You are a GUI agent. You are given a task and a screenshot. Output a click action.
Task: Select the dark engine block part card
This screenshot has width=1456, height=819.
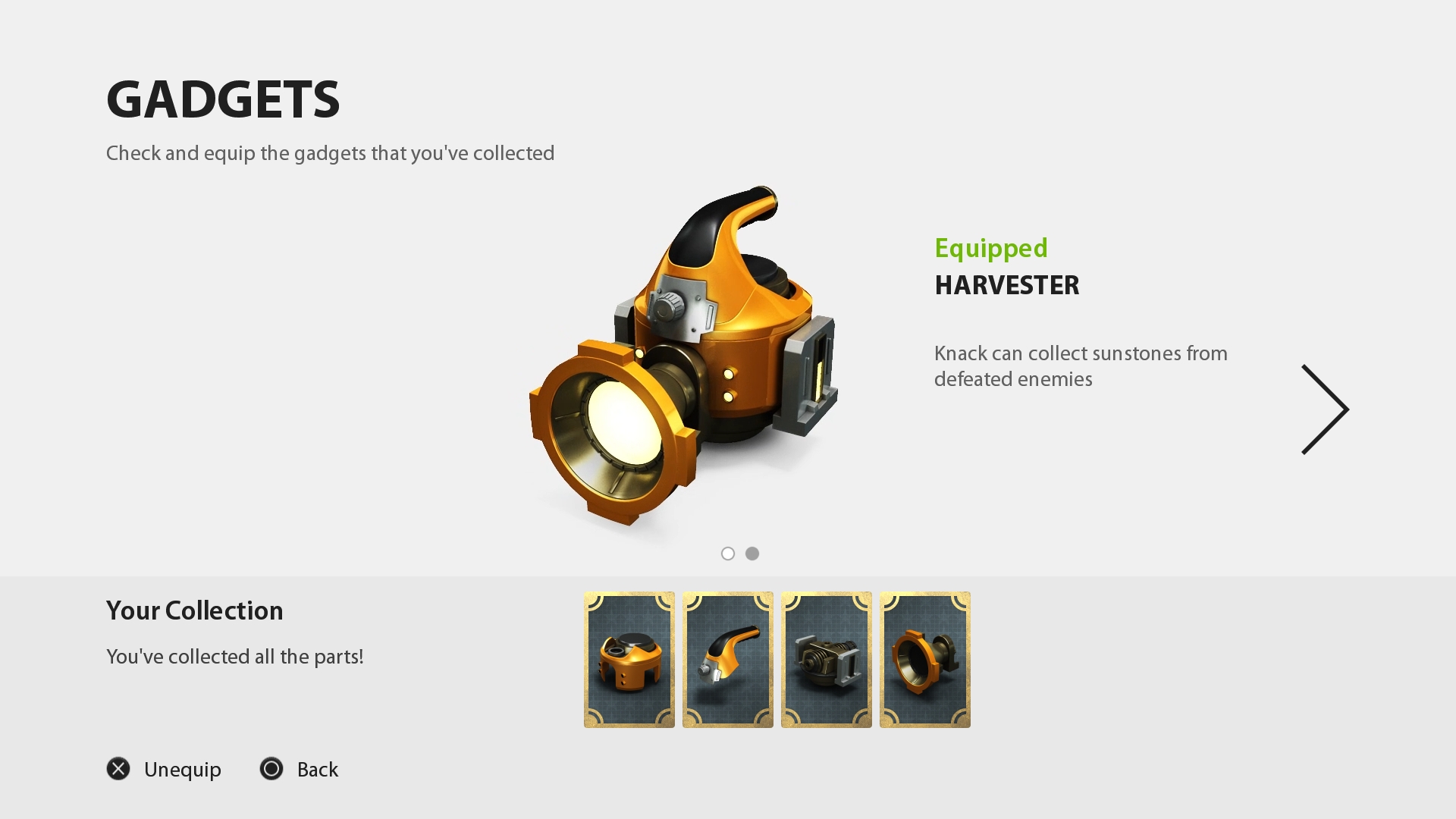point(827,660)
